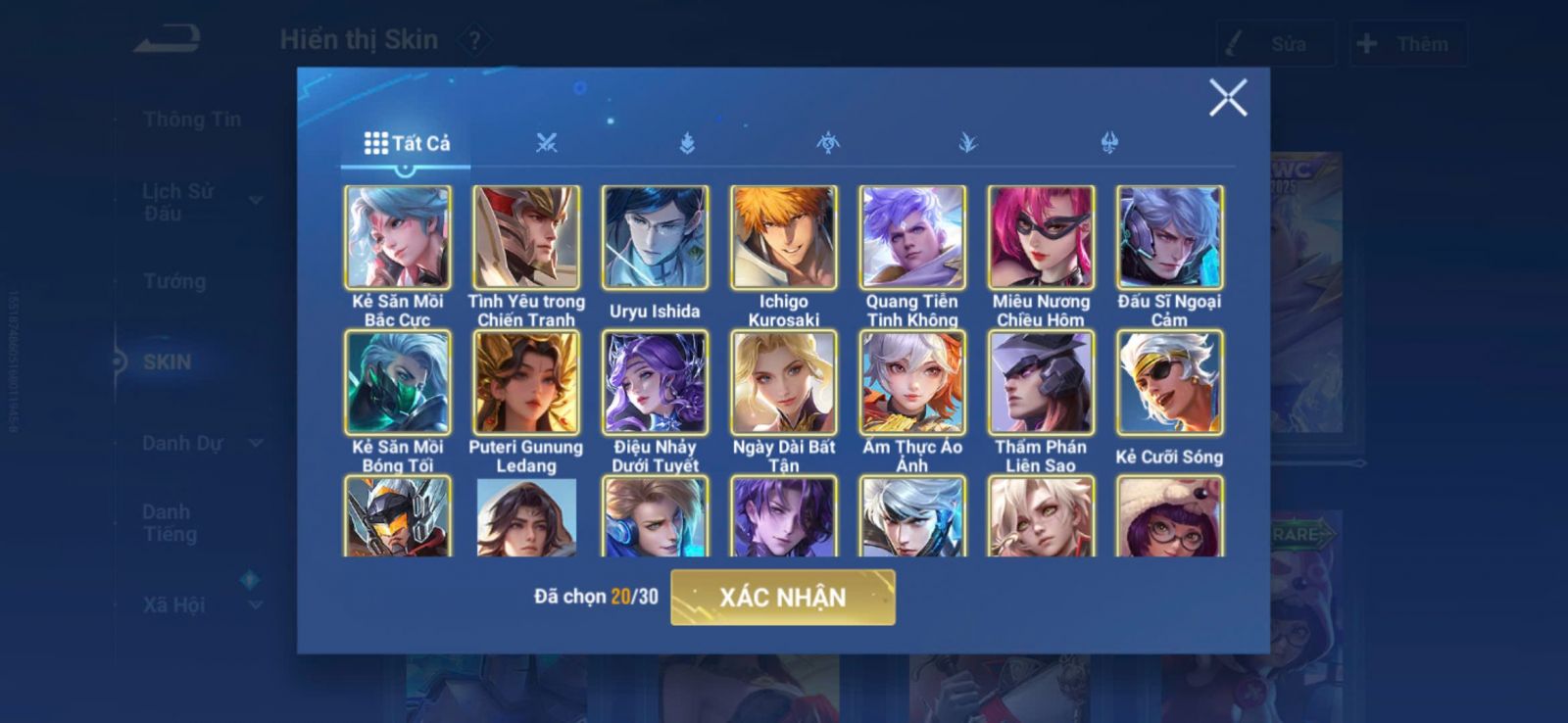Select the Ichigo Kurosaki skin
This screenshot has height=723, width=1568.
[783, 237]
